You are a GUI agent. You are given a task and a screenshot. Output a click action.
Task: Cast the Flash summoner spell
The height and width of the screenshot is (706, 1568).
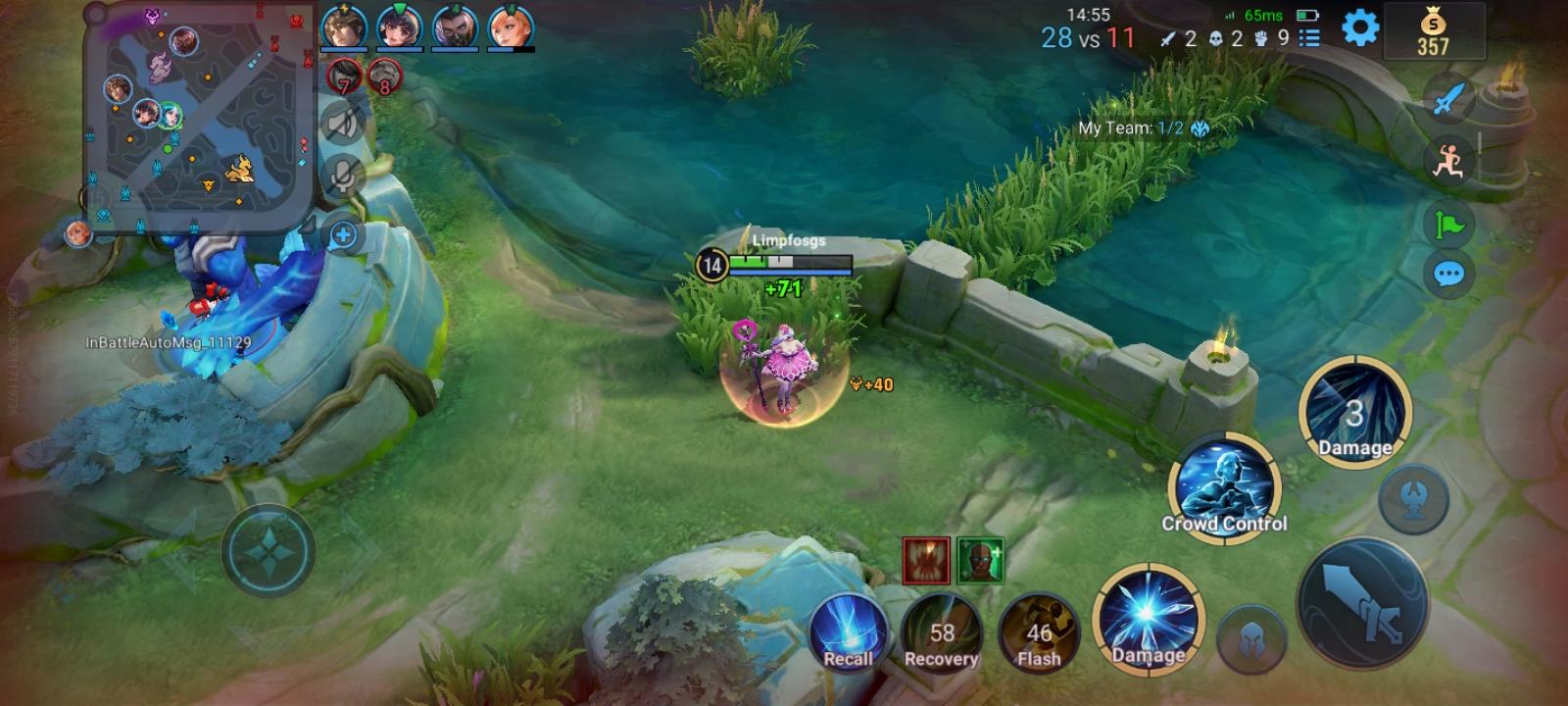coord(1039,633)
